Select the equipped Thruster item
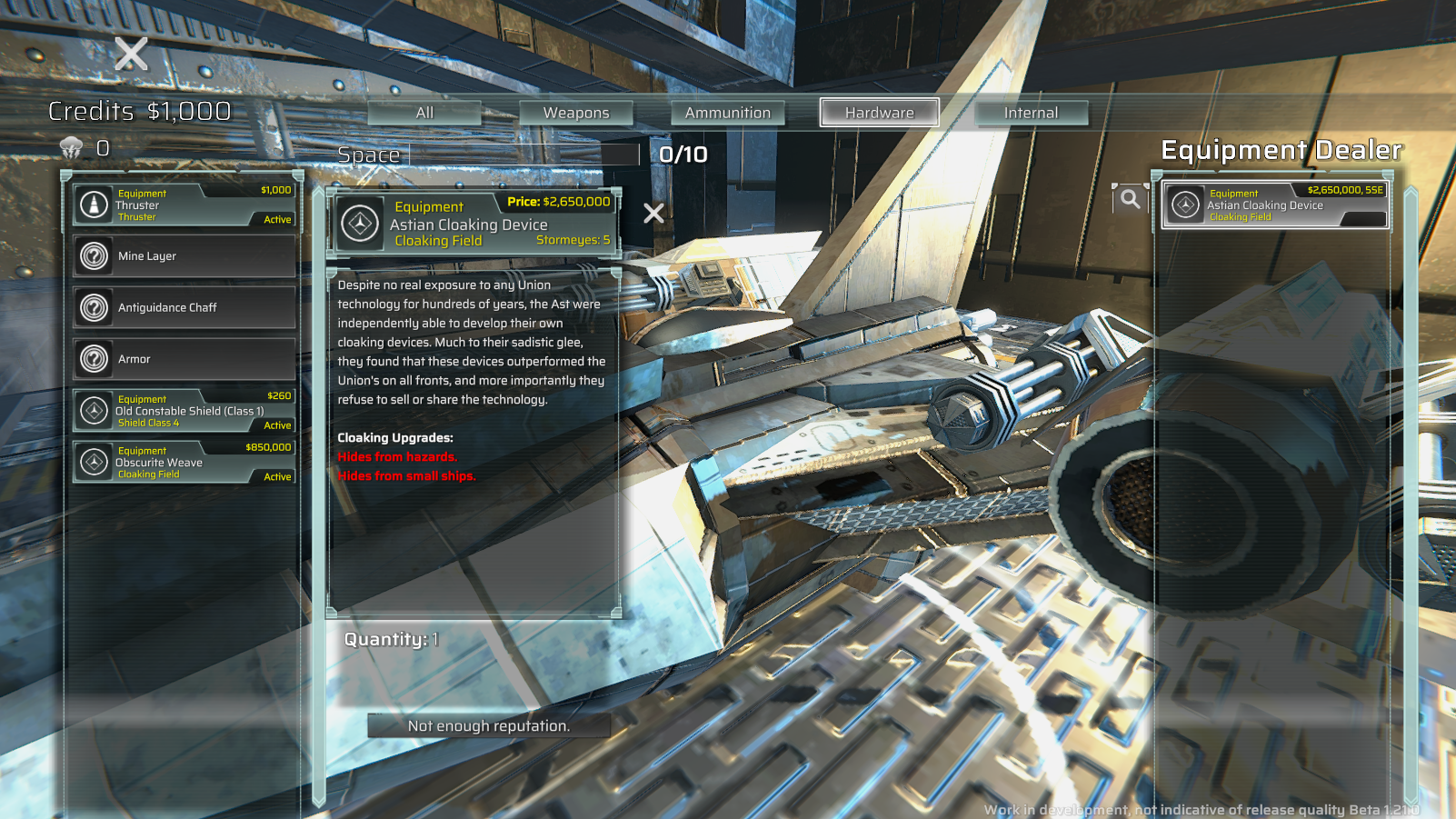Screen dimensions: 1456x819 [184, 205]
